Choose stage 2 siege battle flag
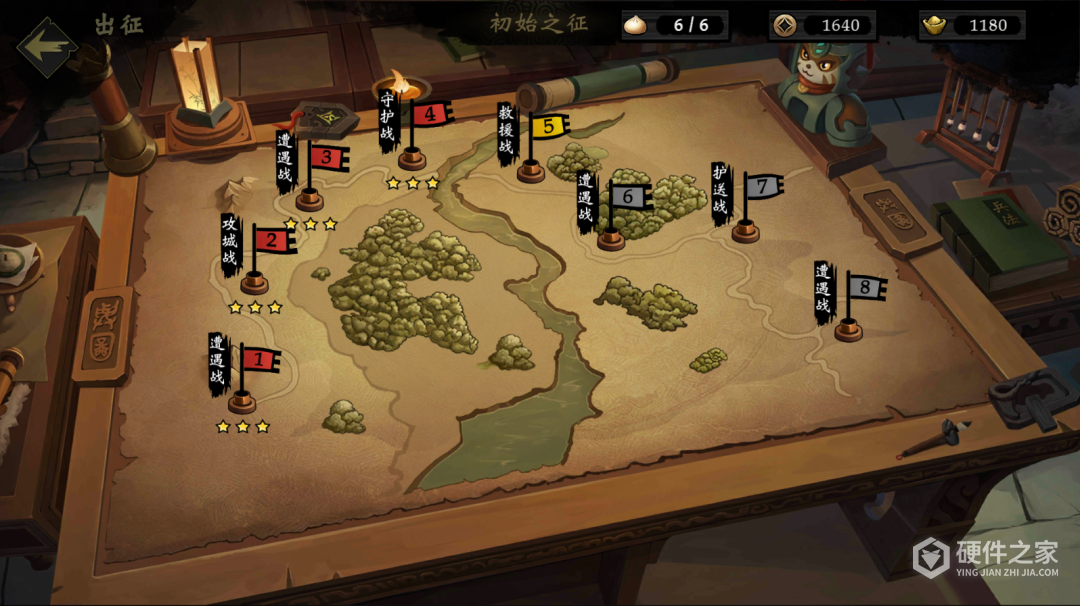The width and height of the screenshot is (1080, 606). click(x=270, y=240)
